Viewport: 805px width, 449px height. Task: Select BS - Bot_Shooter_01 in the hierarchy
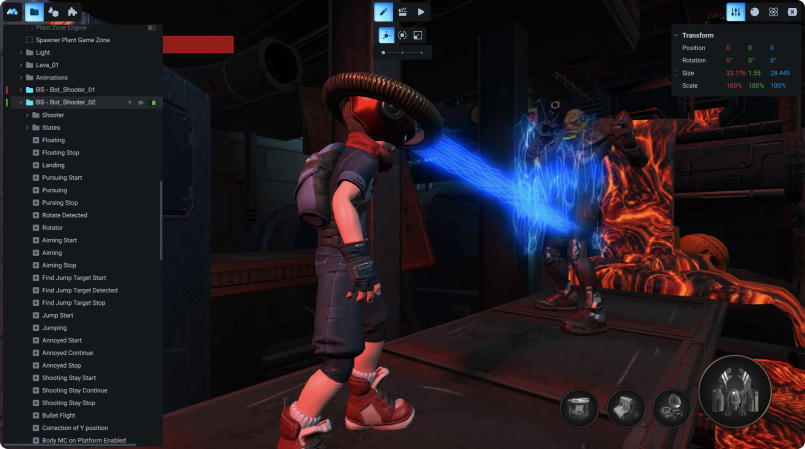[65, 89]
